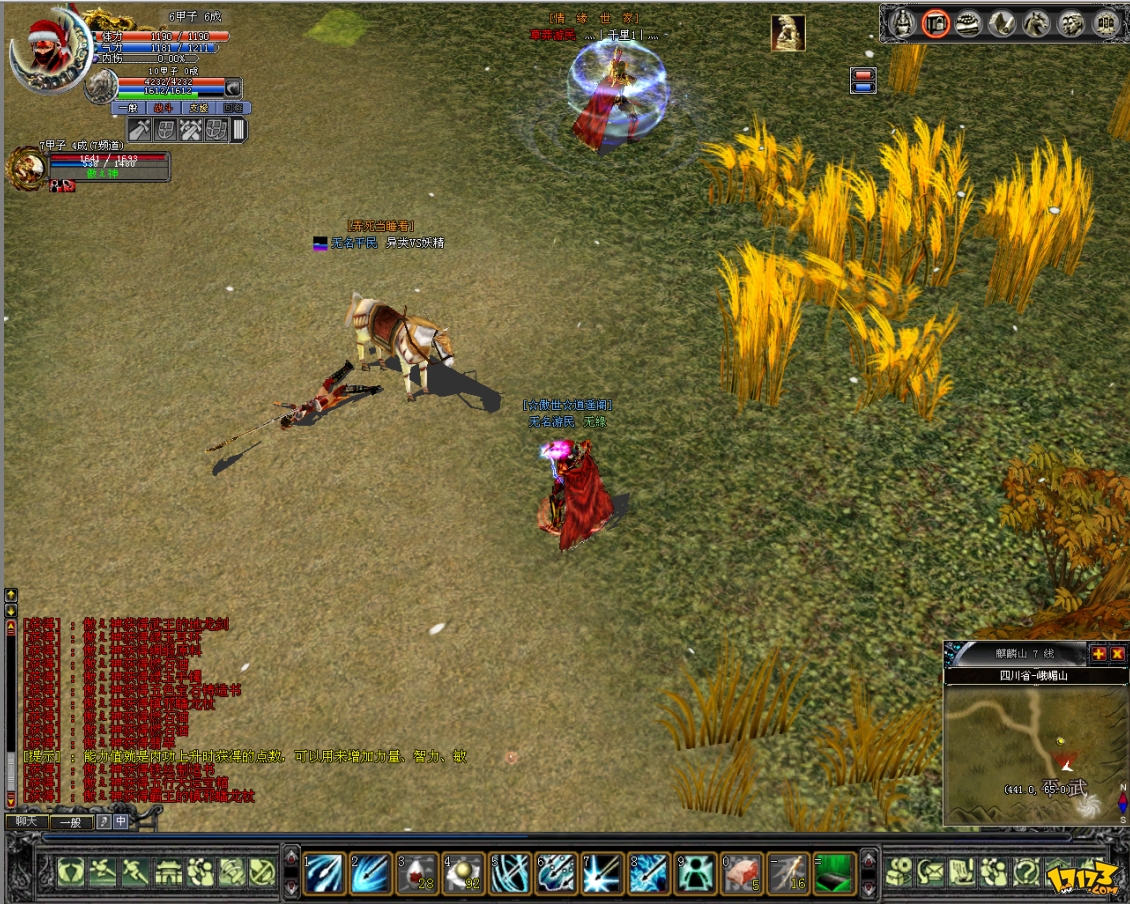The width and height of the screenshot is (1130, 904).
Task: Activate the green figure skill in slot 9
Action: tap(696, 873)
